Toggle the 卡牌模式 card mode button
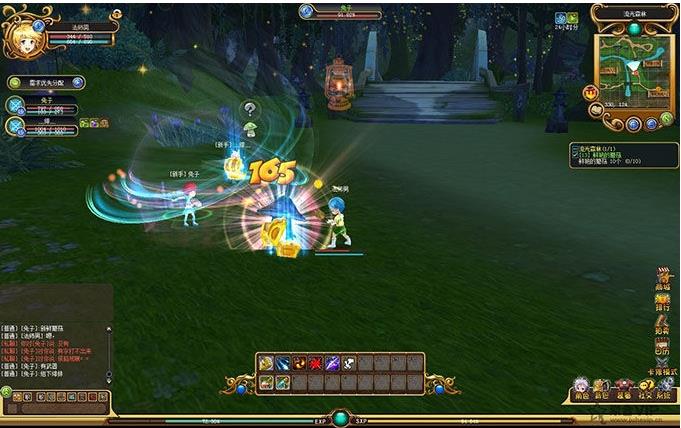The width and height of the screenshot is (681, 428). coord(662,369)
